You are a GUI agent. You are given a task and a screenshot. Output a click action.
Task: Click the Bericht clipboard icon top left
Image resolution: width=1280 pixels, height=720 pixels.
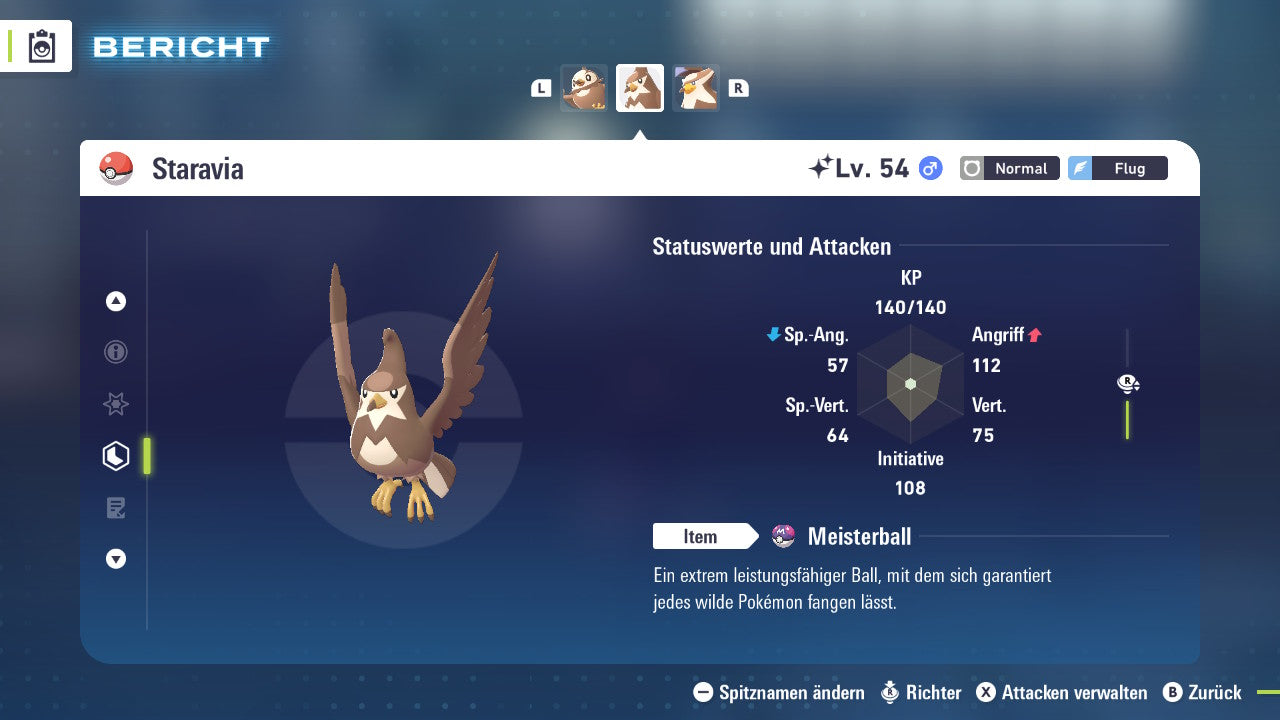pos(42,46)
